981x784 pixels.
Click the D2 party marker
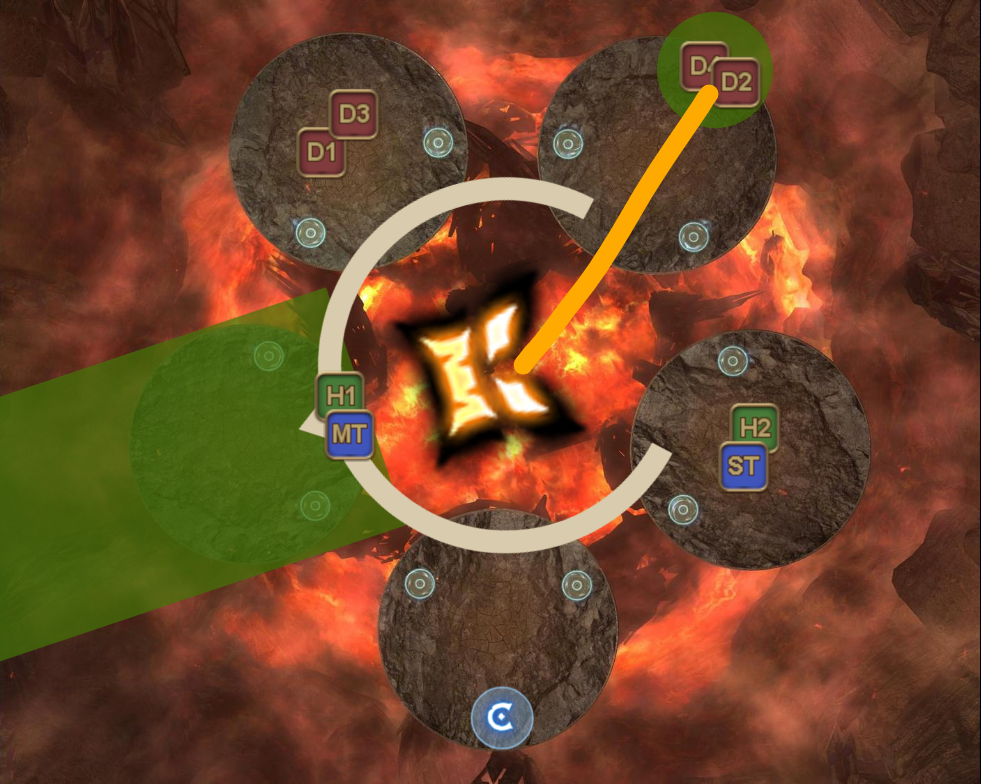(735, 82)
